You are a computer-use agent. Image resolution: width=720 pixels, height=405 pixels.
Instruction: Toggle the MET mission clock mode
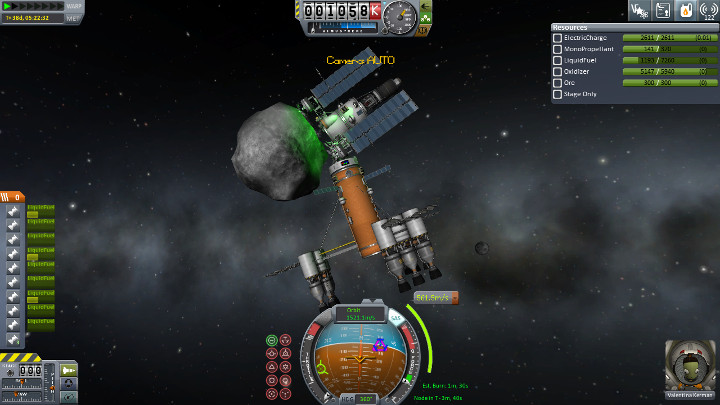tap(74, 17)
